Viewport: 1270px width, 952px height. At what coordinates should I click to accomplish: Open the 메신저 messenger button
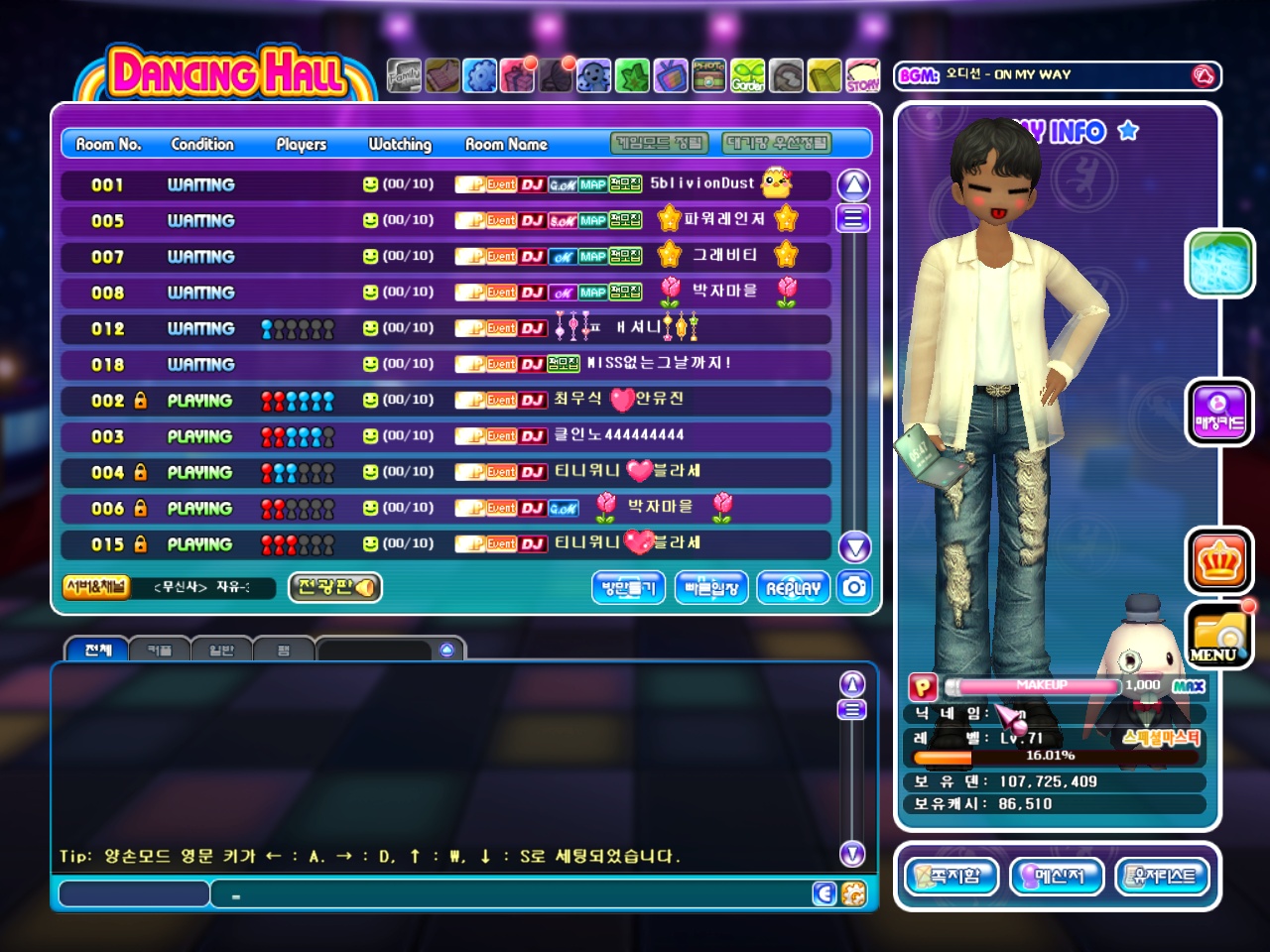point(1057,876)
